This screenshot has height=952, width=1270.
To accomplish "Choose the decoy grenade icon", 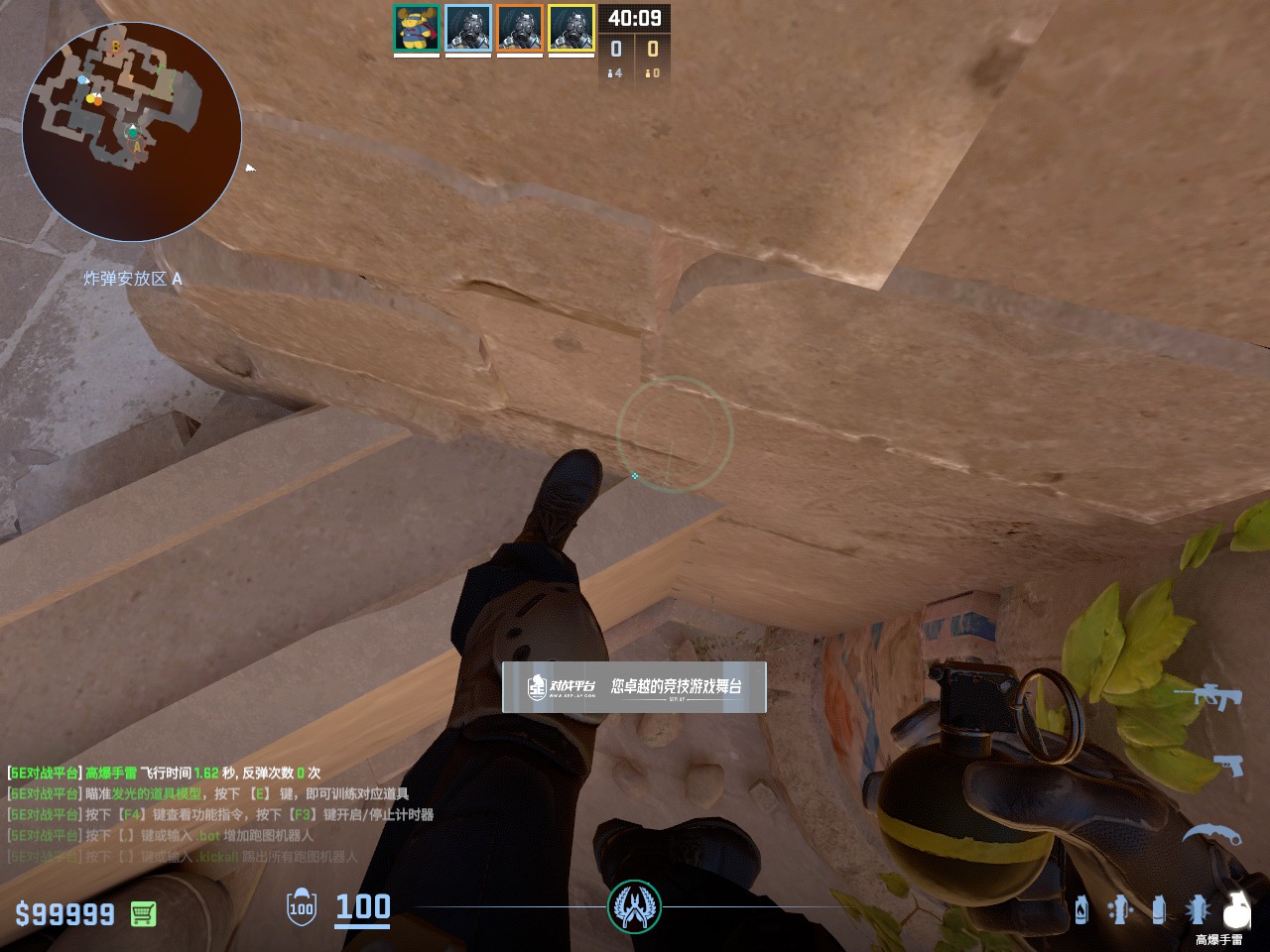I will coord(1120,908).
